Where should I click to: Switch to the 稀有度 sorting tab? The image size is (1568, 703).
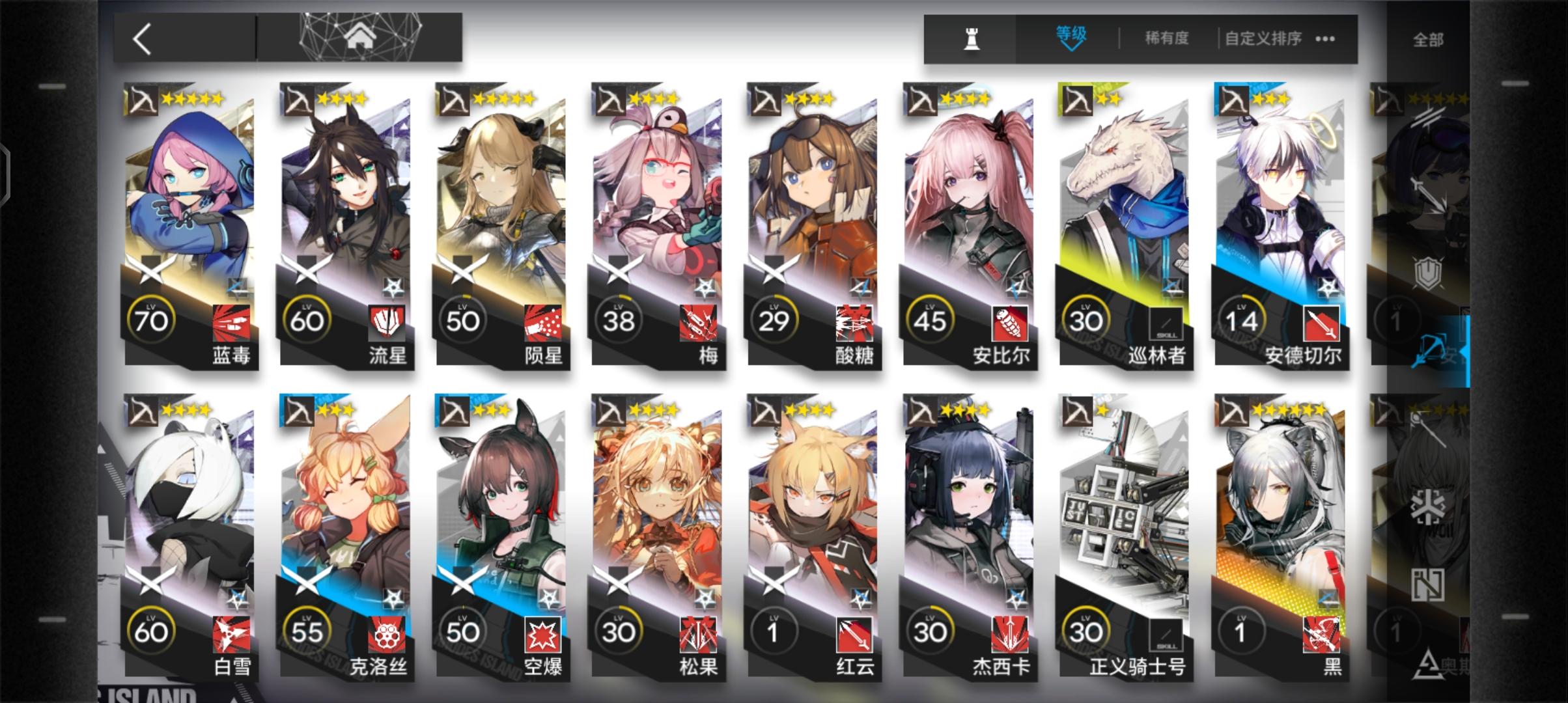point(1168,38)
